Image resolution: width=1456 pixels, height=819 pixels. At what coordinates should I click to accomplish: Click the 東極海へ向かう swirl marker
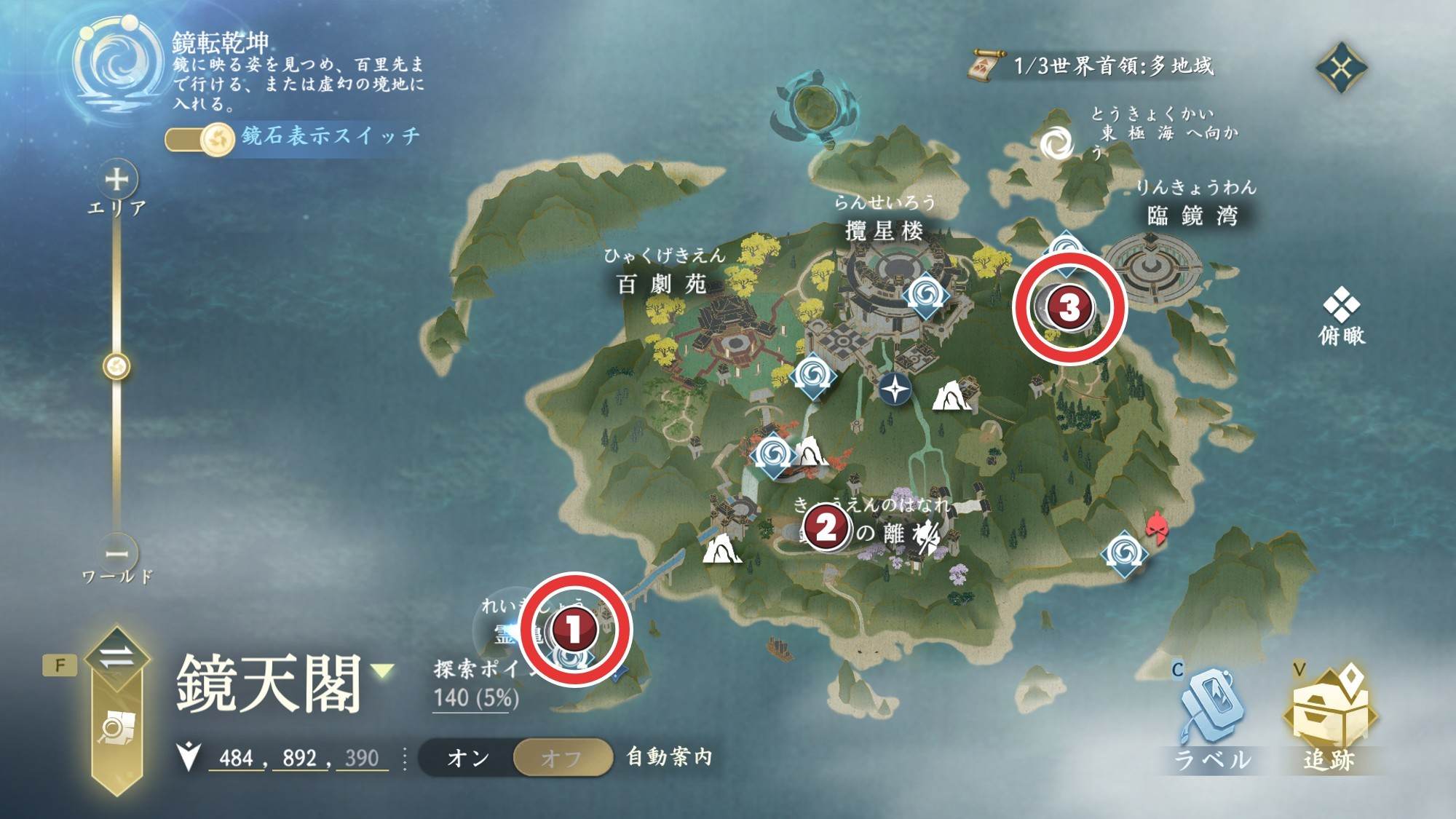1056,143
